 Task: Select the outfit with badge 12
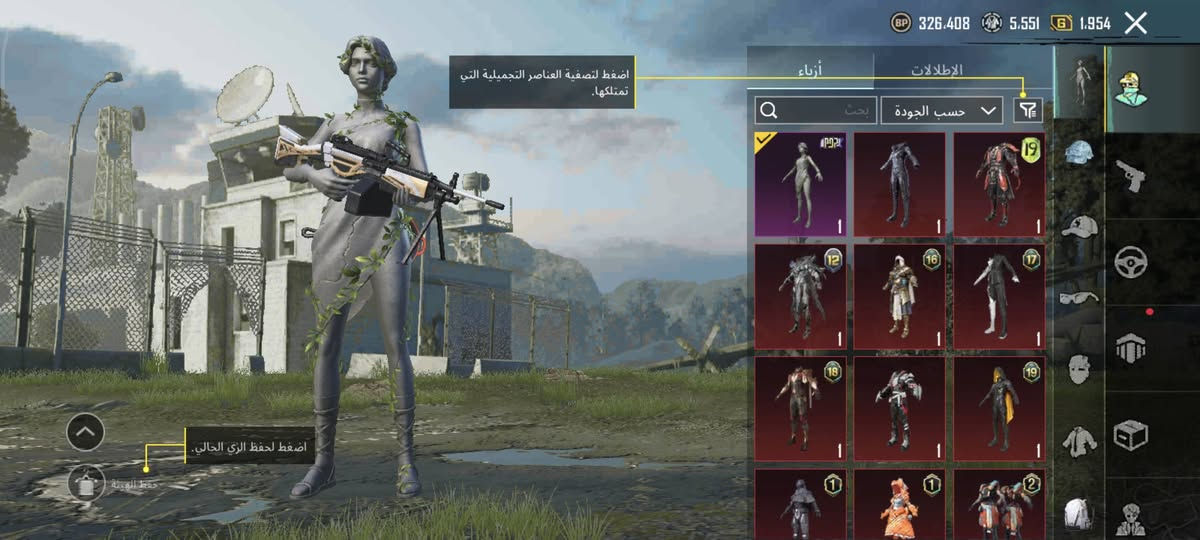point(800,297)
